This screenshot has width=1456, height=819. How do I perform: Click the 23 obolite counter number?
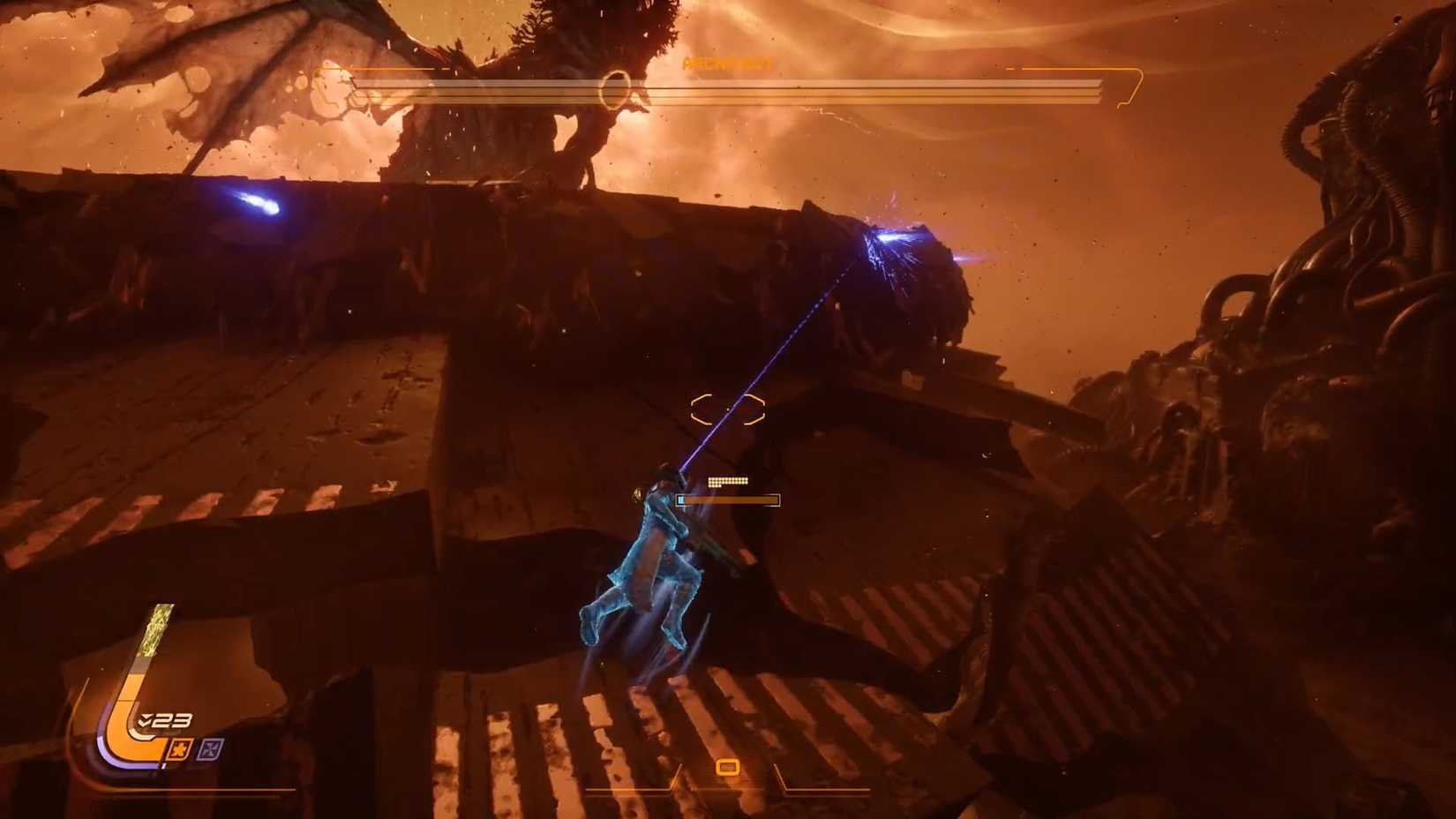click(173, 720)
